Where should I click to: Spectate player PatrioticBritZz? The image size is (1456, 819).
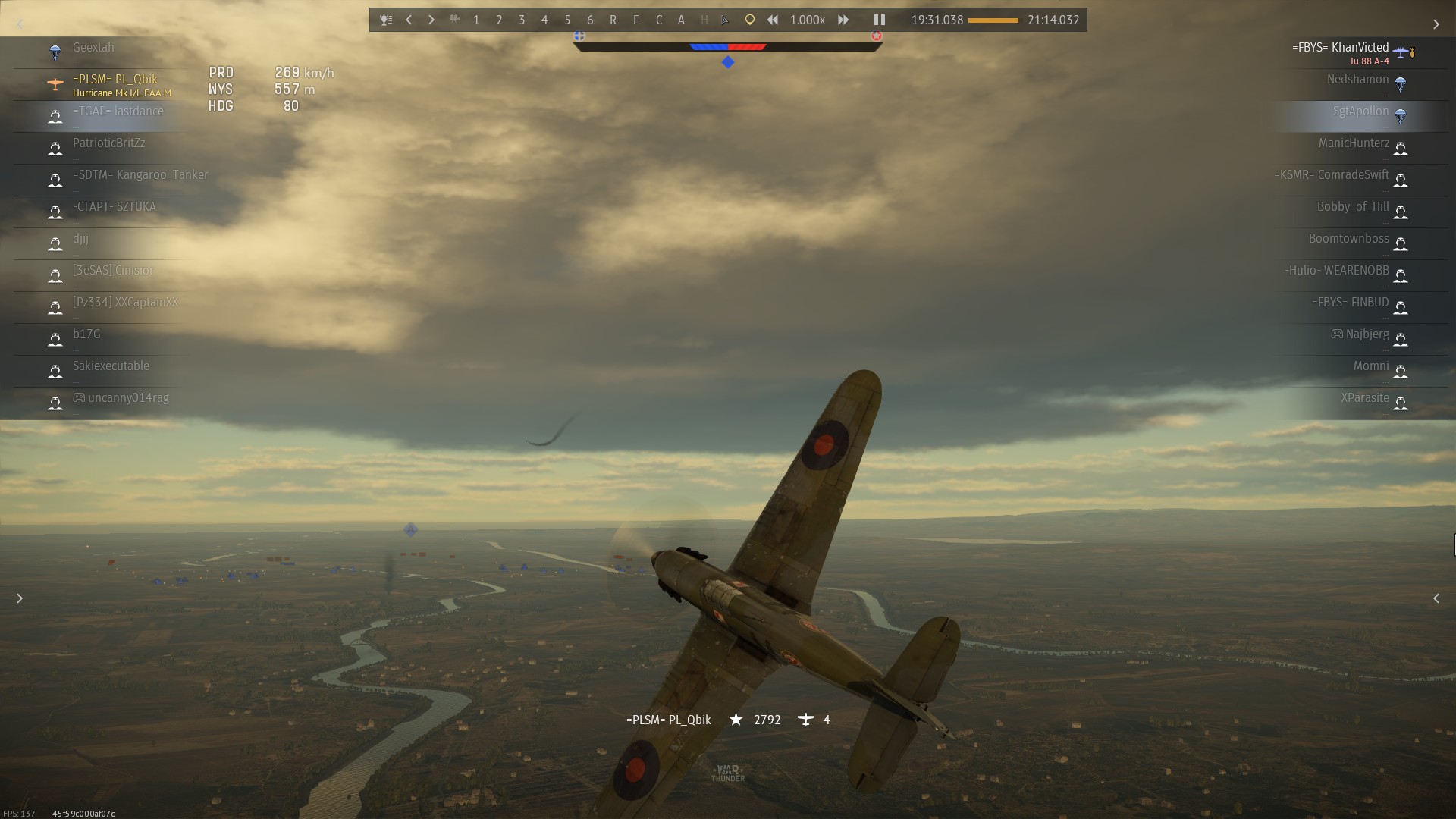tap(108, 143)
